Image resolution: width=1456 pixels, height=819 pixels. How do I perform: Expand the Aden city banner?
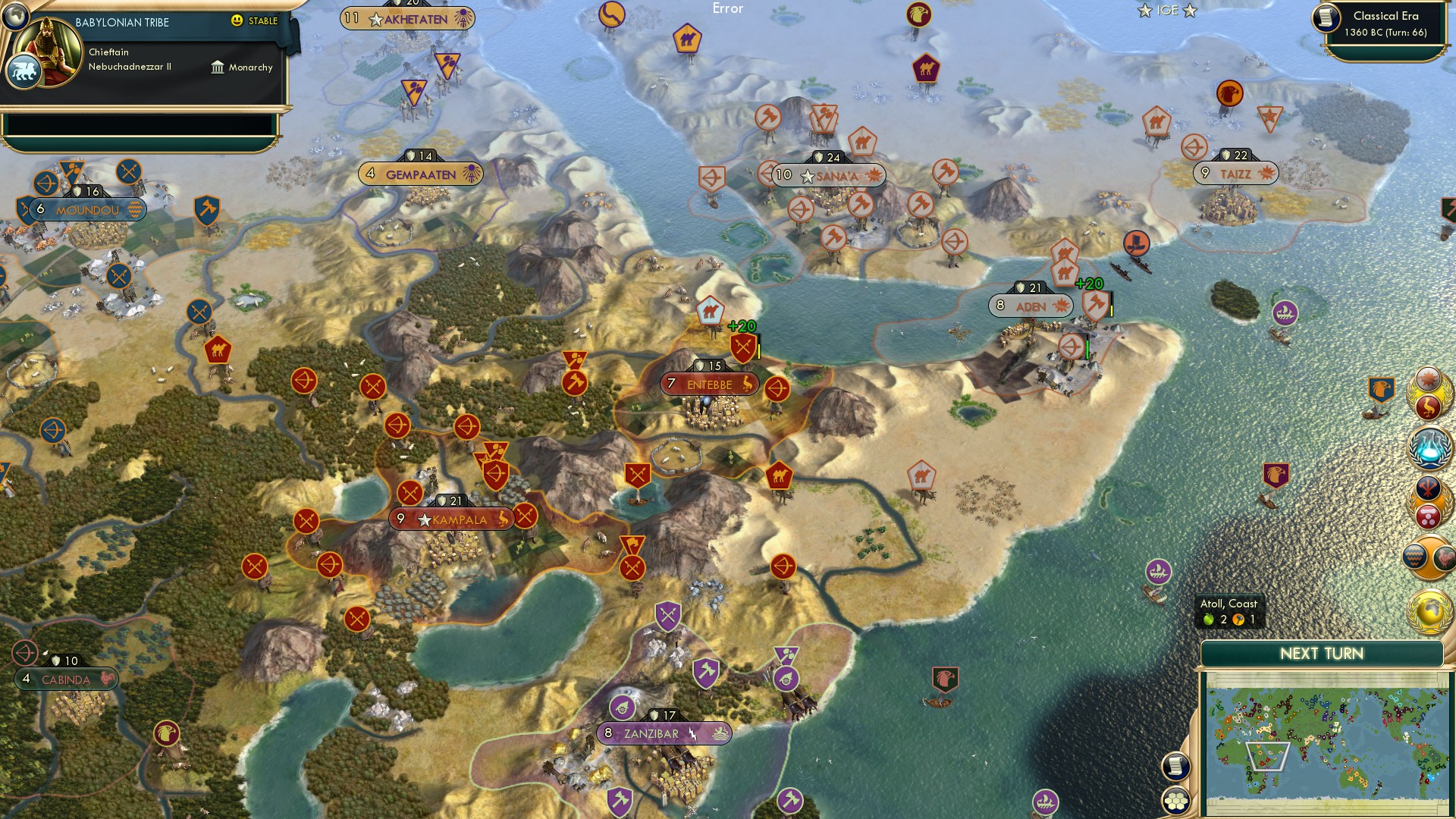(x=1030, y=306)
